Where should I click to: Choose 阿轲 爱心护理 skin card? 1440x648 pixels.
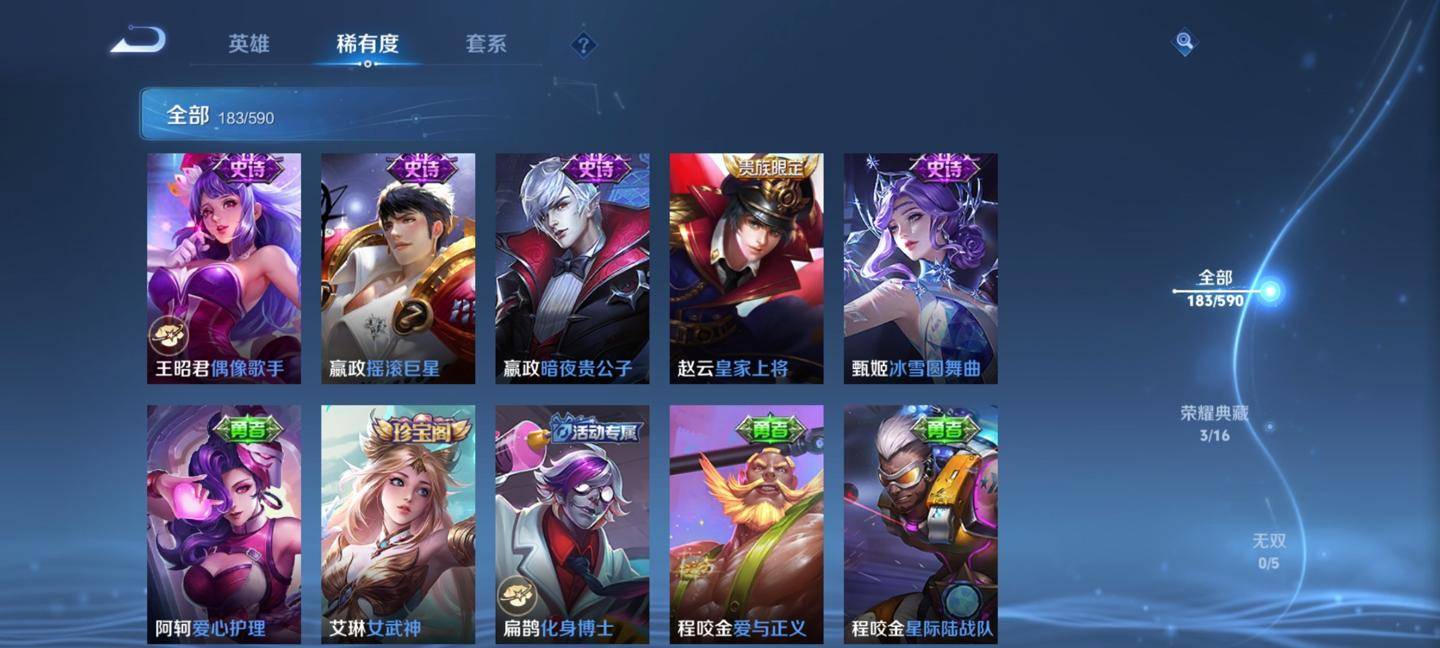tap(224, 523)
